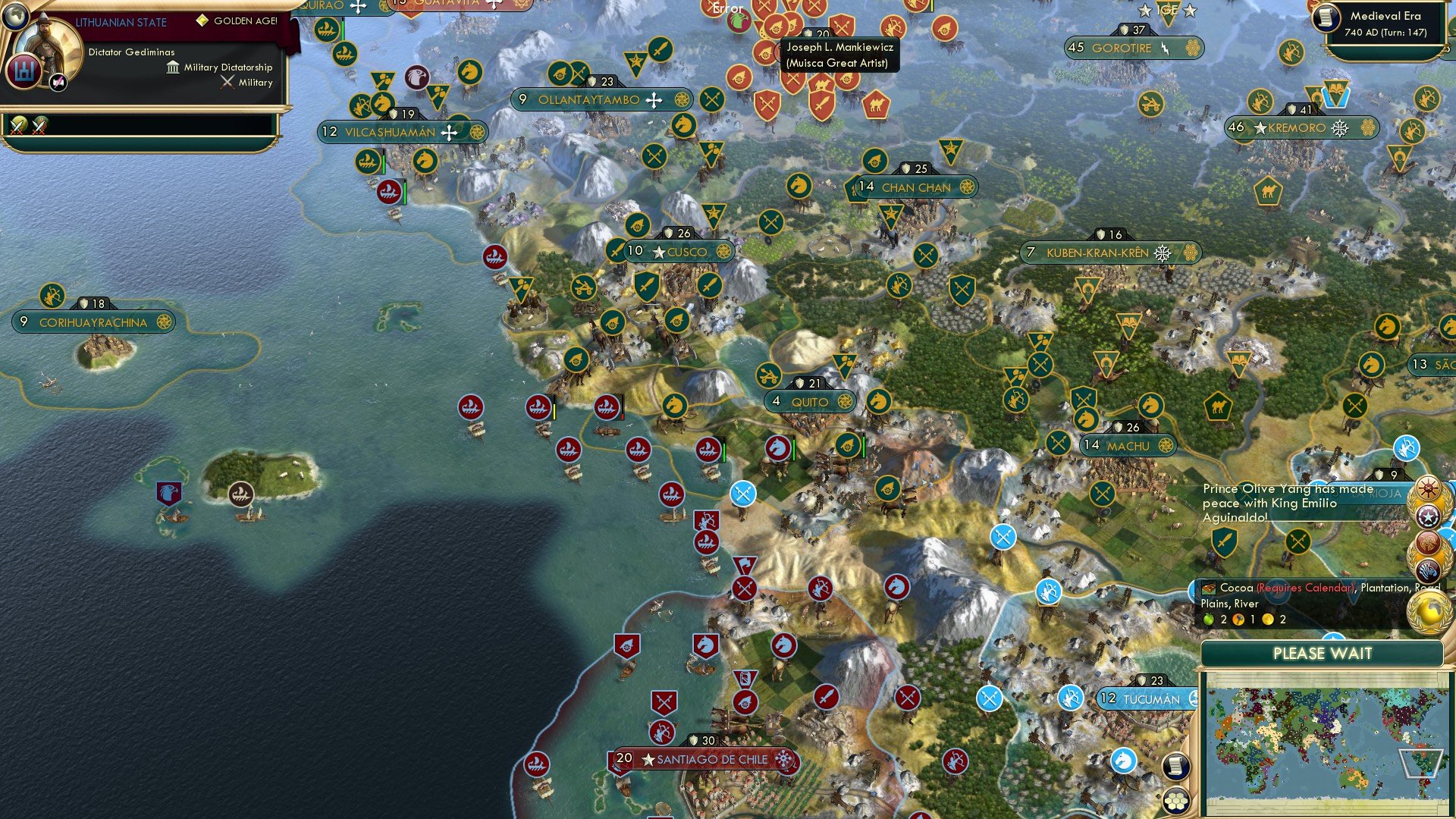Click the blue crossed-swords combat indicator on the coast
Screen dimensions: 1456x819
(742, 493)
